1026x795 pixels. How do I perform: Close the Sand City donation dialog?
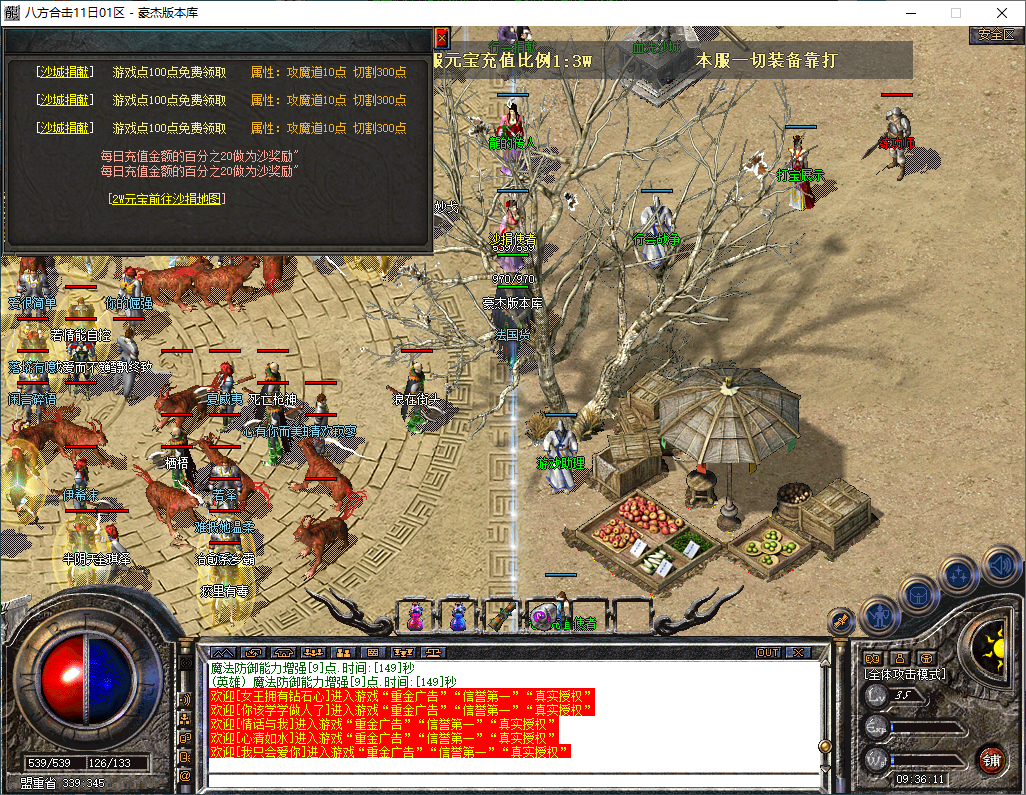441,38
